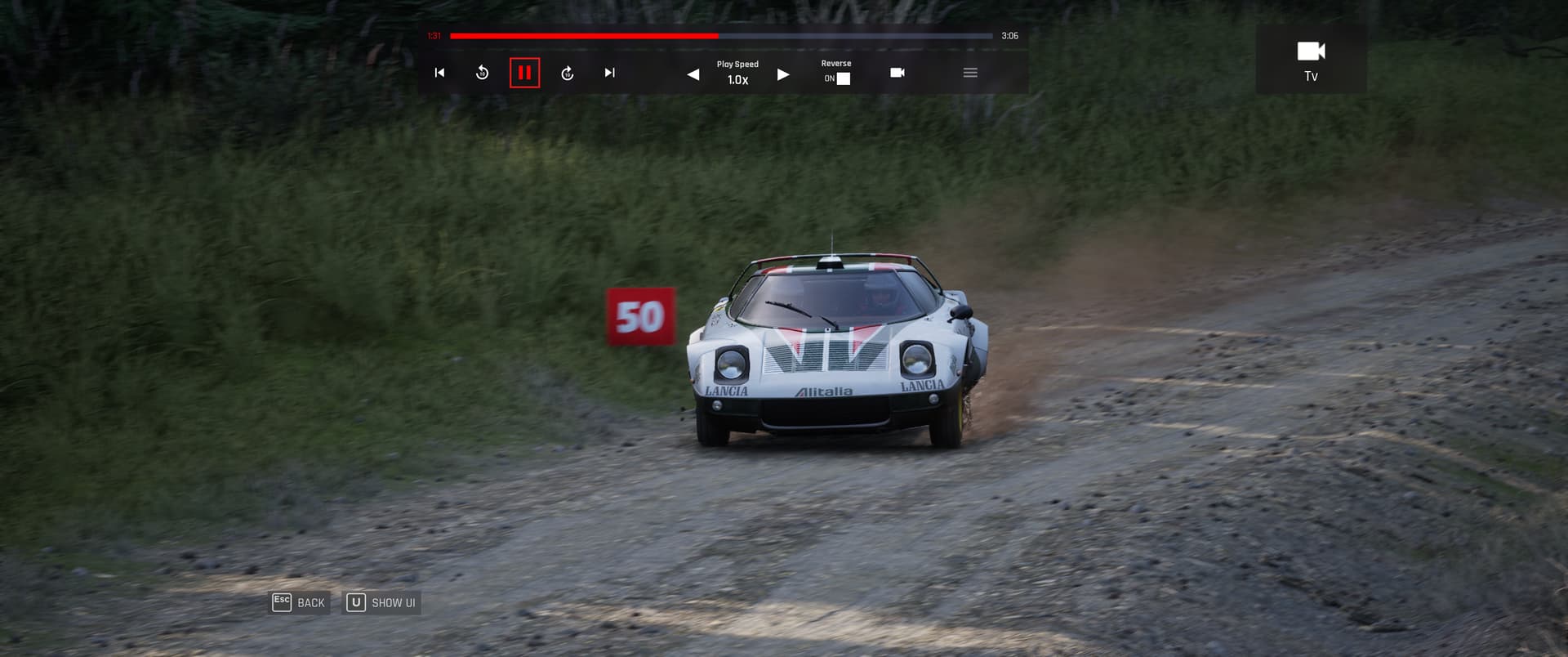Skip the replay forward ten seconds
The width and height of the screenshot is (1568, 657).
(568, 73)
